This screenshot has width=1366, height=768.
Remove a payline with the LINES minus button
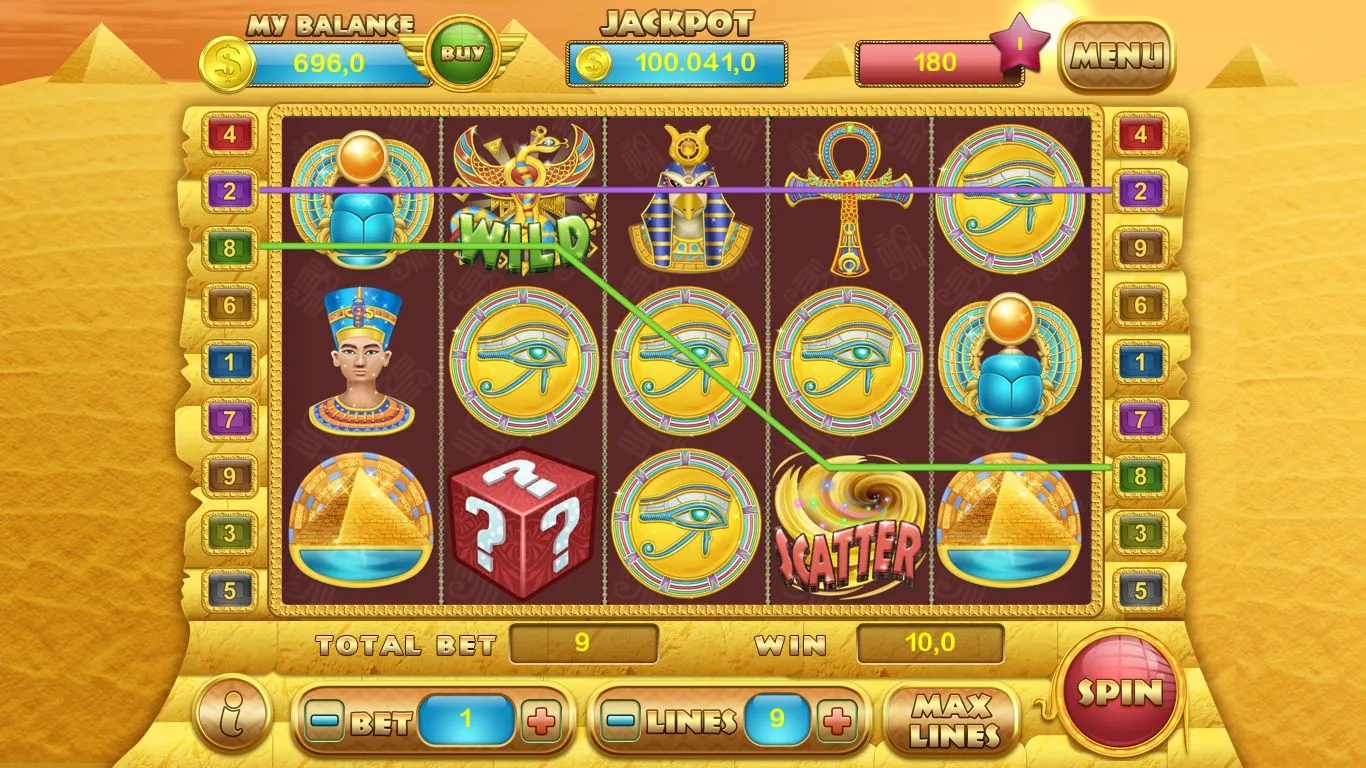click(622, 720)
